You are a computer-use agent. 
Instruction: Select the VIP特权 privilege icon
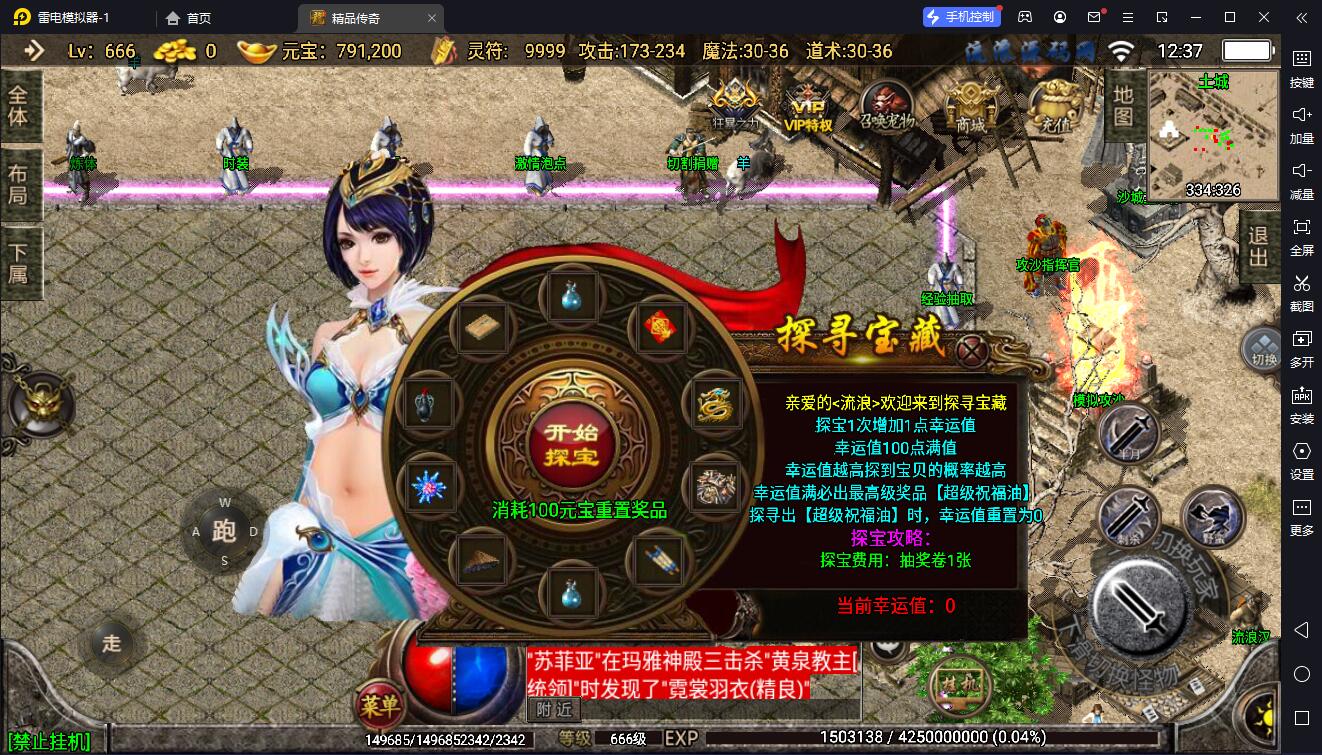[x=806, y=108]
